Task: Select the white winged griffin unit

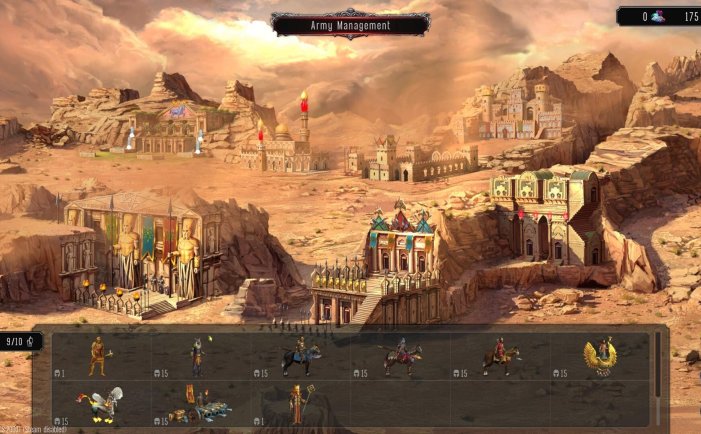Action: click(x=100, y=404)
